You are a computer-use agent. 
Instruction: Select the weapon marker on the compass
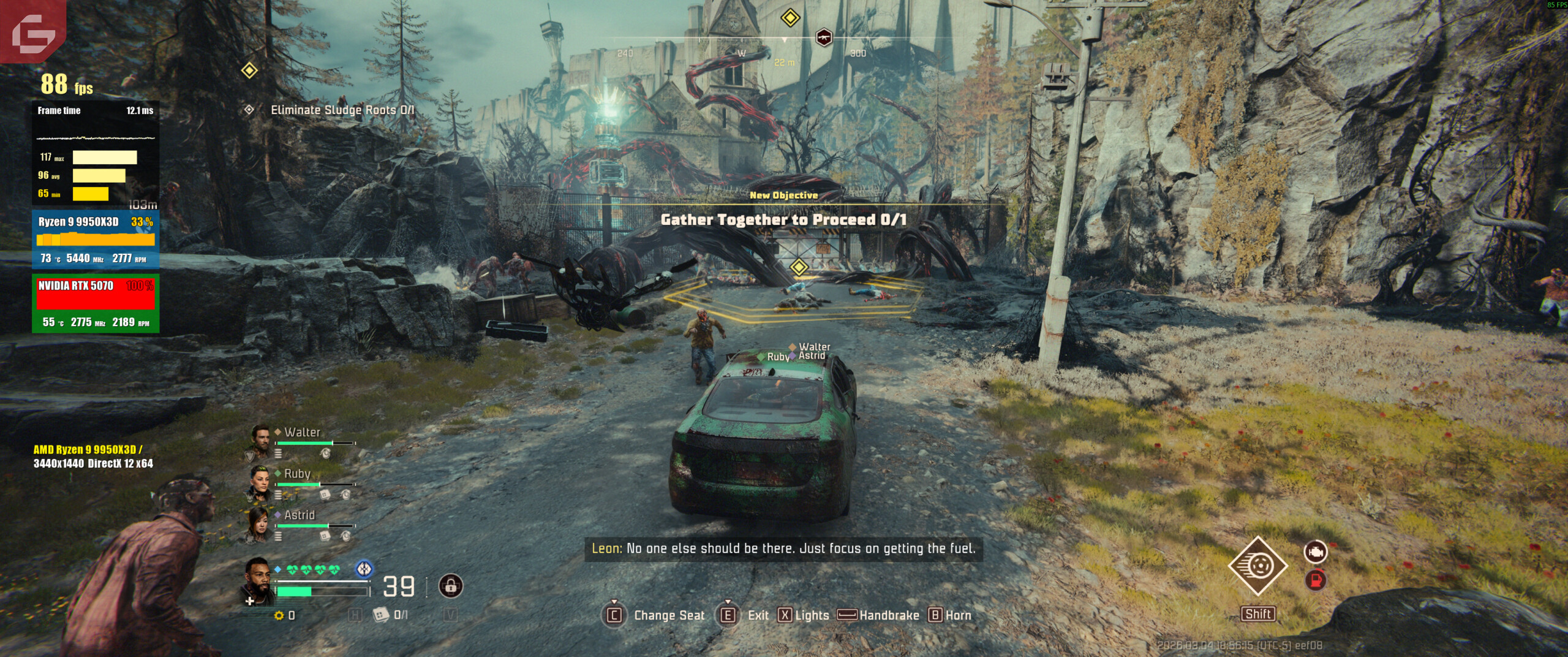(824, 37)
